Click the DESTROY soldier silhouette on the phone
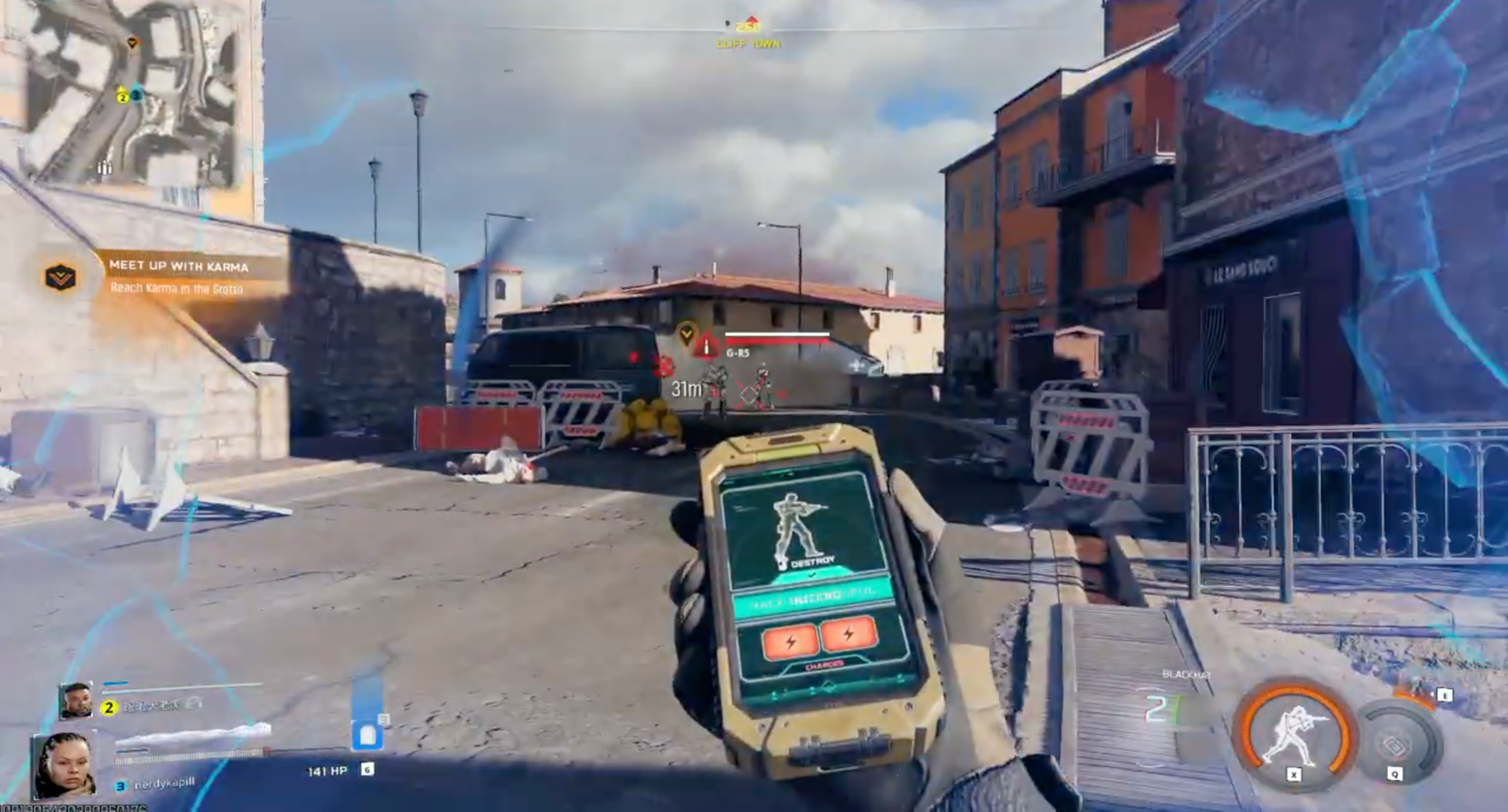The height and width of the screenshot is (812, 1508). (x=796, y=528)
